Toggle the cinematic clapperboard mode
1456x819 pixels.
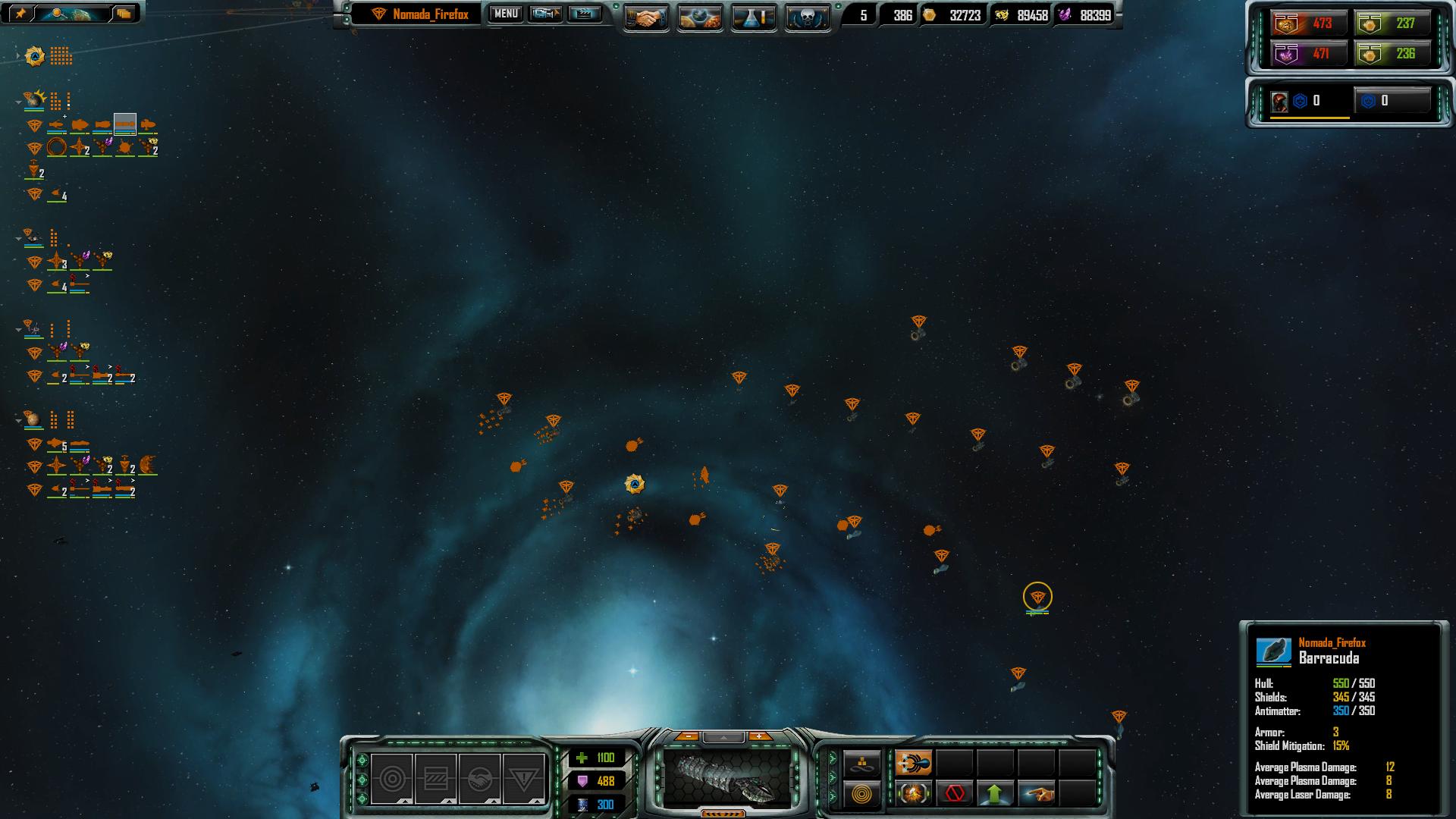585,14
